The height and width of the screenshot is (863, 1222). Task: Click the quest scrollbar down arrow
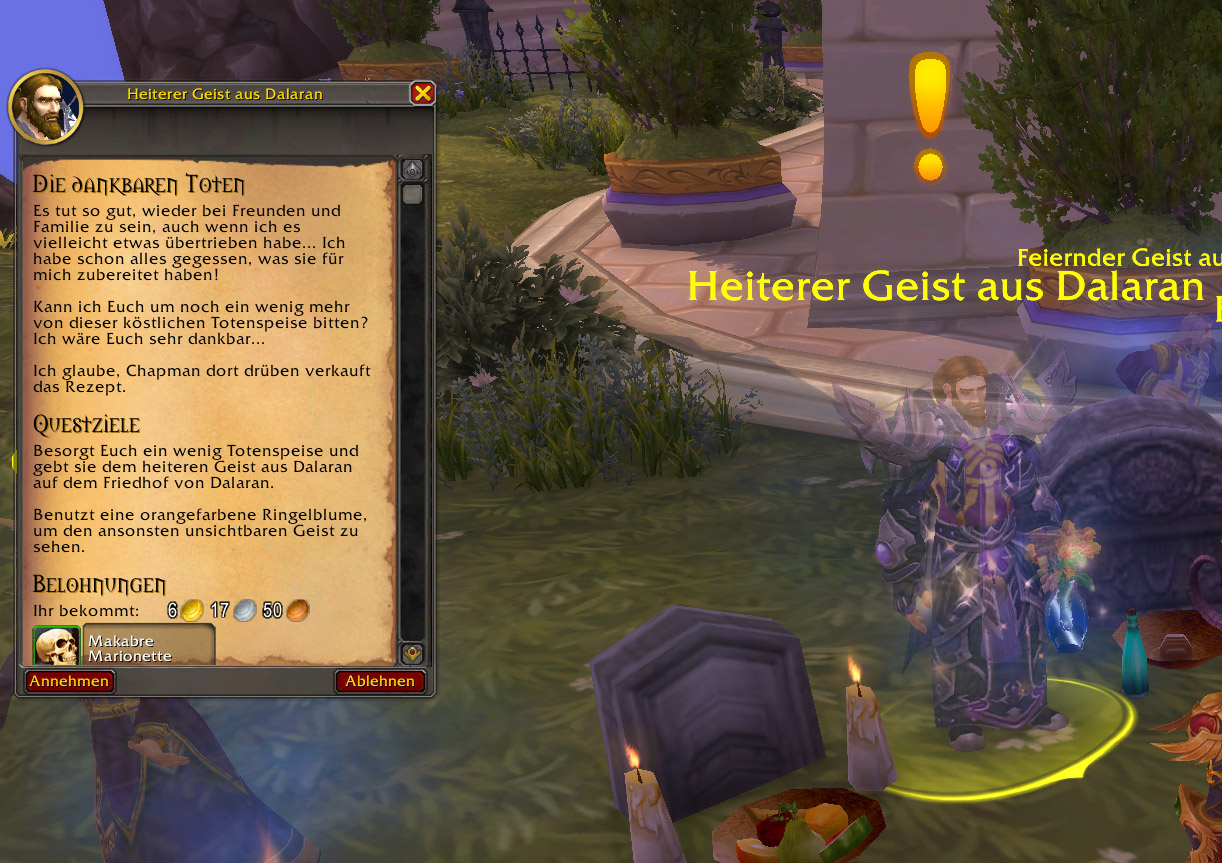(412, 654)
